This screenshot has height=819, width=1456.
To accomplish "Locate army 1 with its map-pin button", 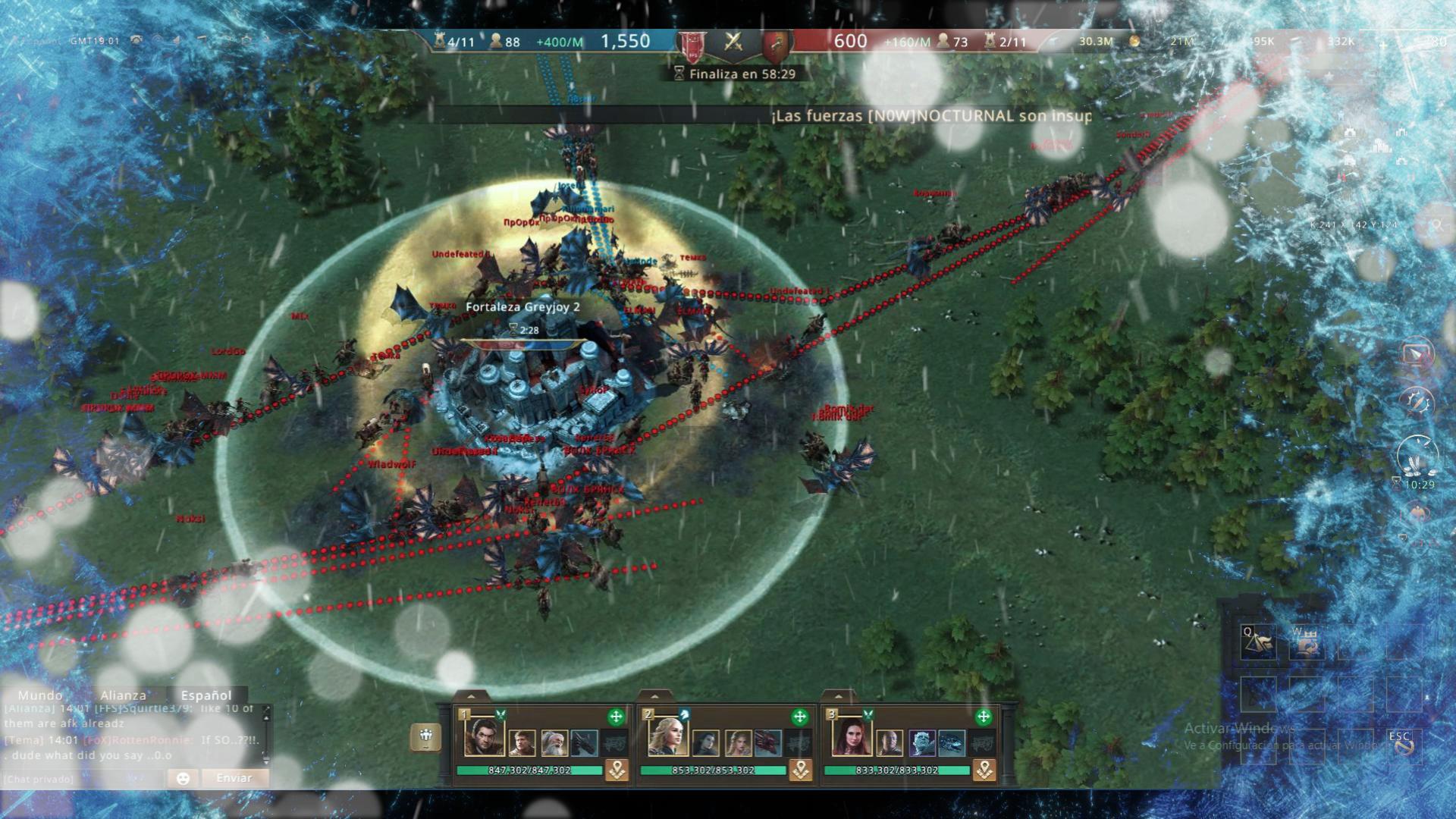I will pos(617,770).
